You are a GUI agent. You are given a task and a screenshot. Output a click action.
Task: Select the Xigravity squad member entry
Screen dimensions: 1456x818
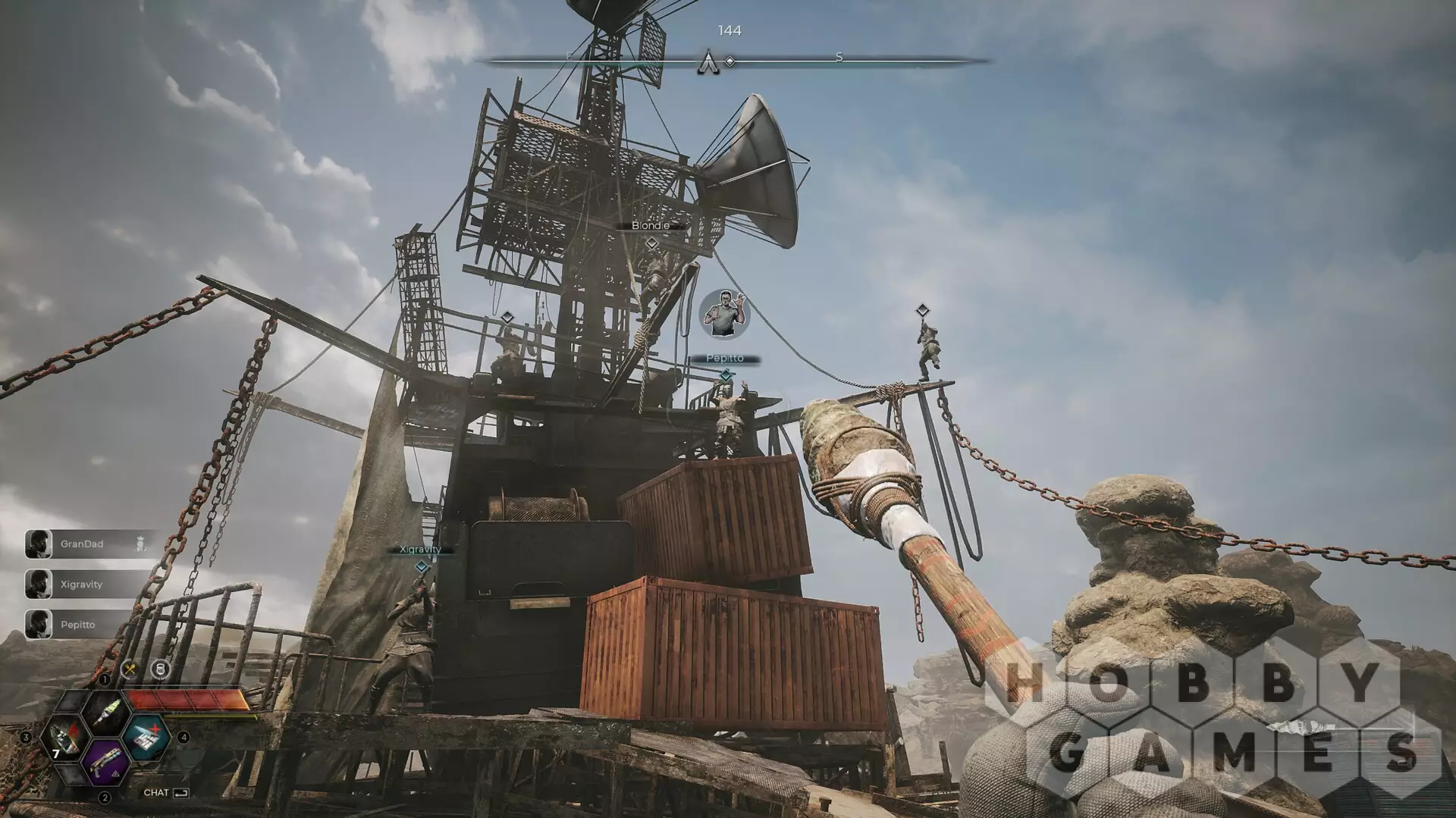click(82, 585)
